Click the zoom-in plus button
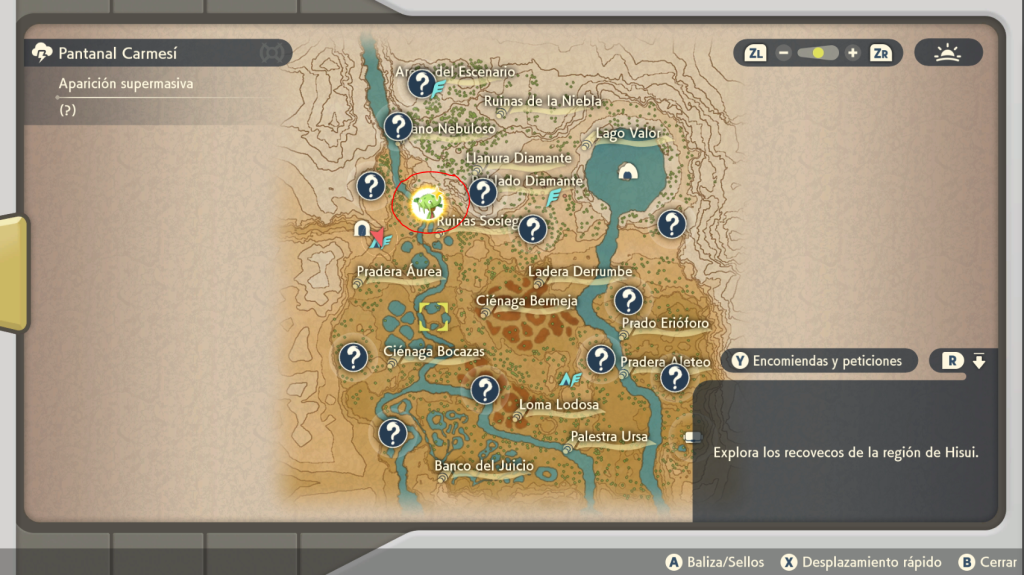This screenshot has height=575, width=1024. point(852,53)
